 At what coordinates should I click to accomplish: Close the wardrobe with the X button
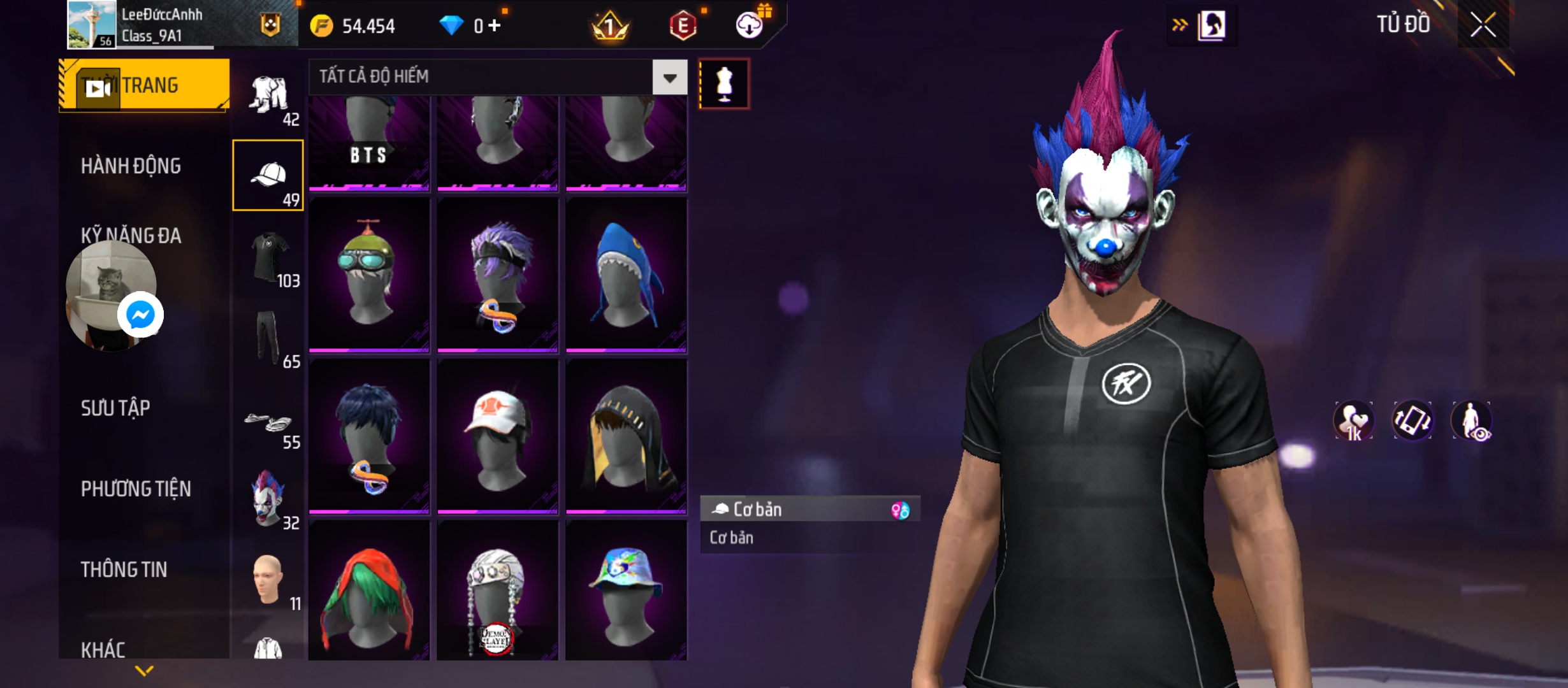point(1483,25)
